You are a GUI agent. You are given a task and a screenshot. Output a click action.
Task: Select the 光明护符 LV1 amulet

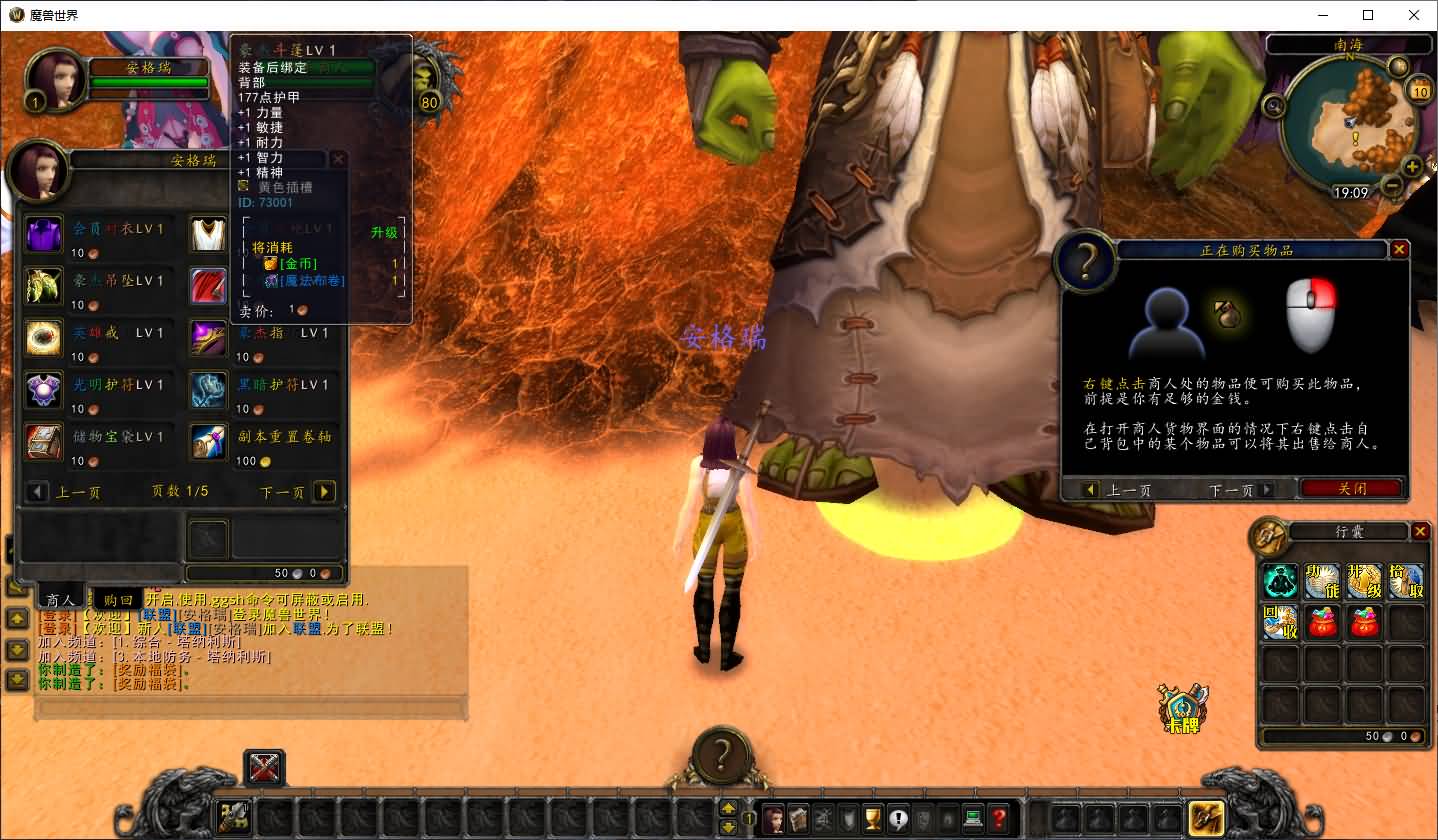[44, 389]
